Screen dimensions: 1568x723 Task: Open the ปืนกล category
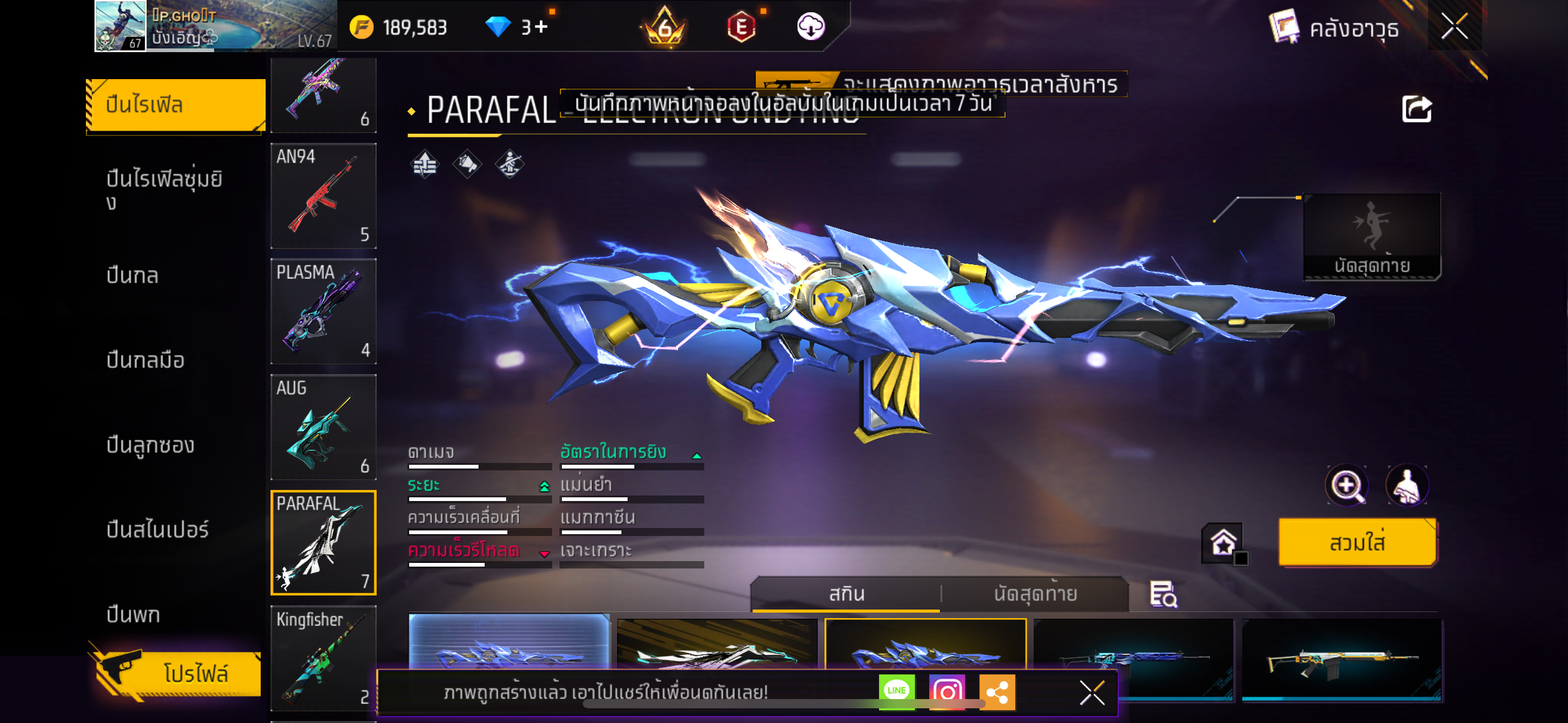pyautogui.click(x=133, y=275)
